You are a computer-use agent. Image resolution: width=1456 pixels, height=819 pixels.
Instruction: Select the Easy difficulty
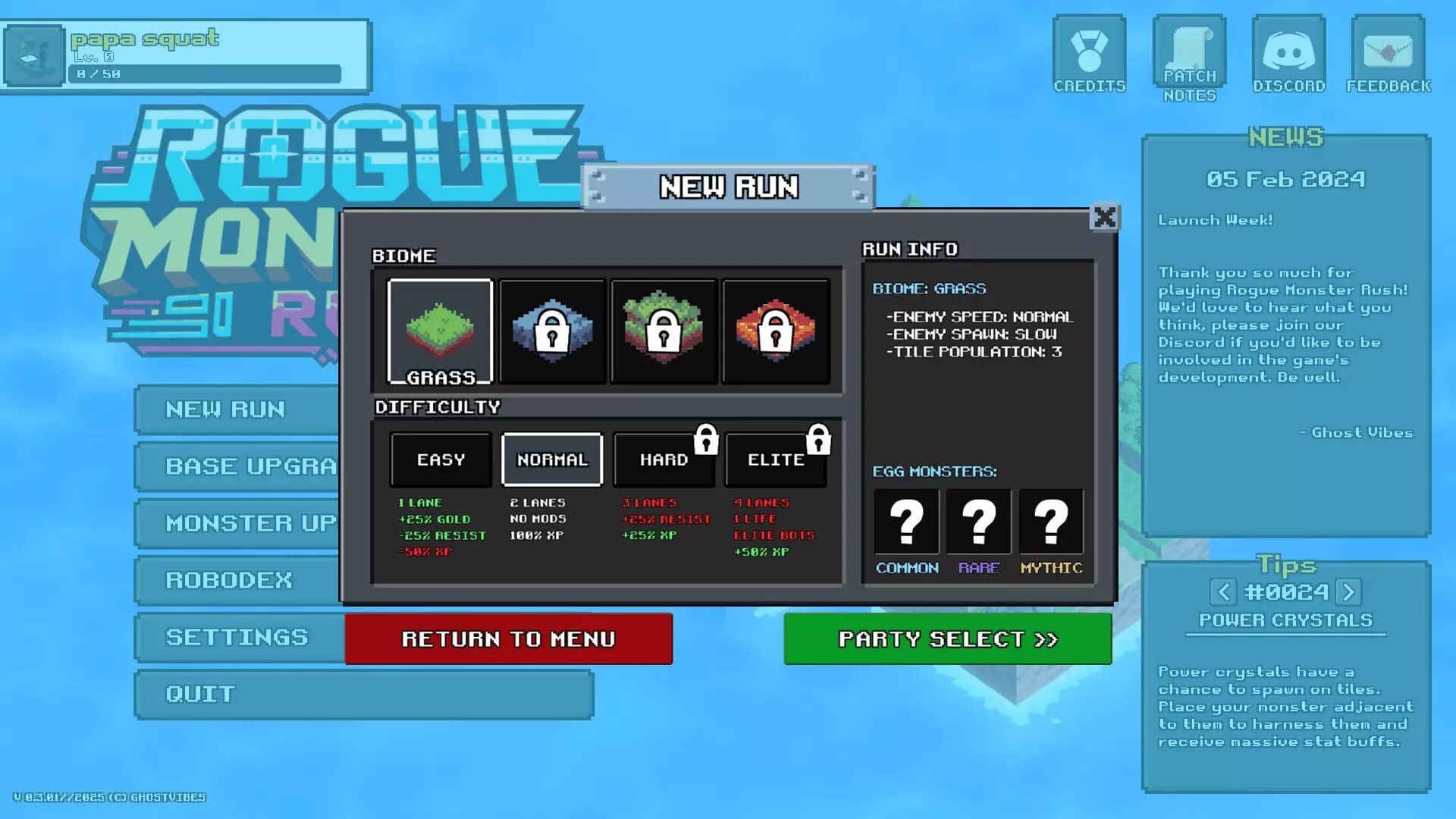[x=441, y=459]
